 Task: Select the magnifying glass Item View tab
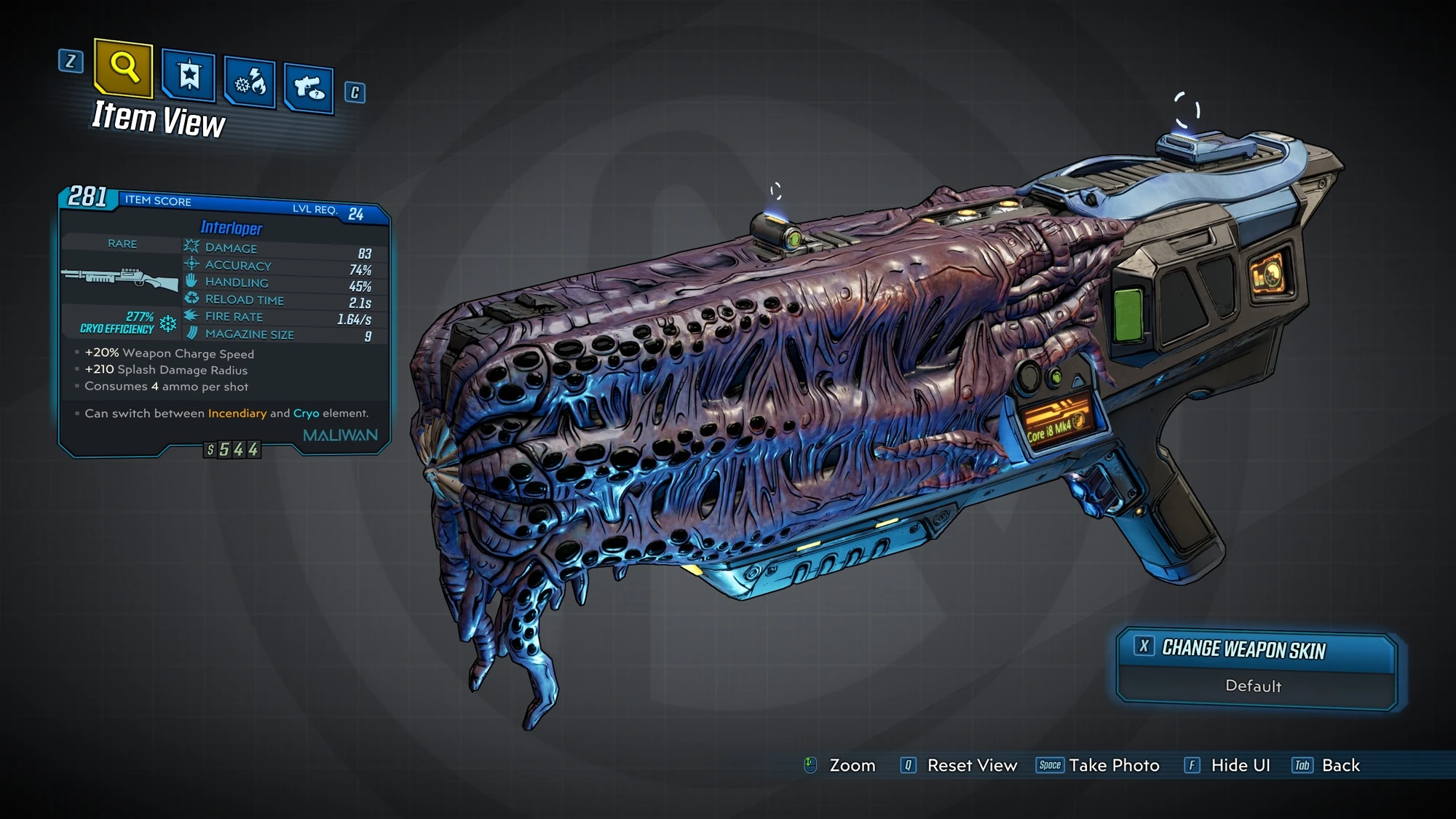tap(124, 69)
